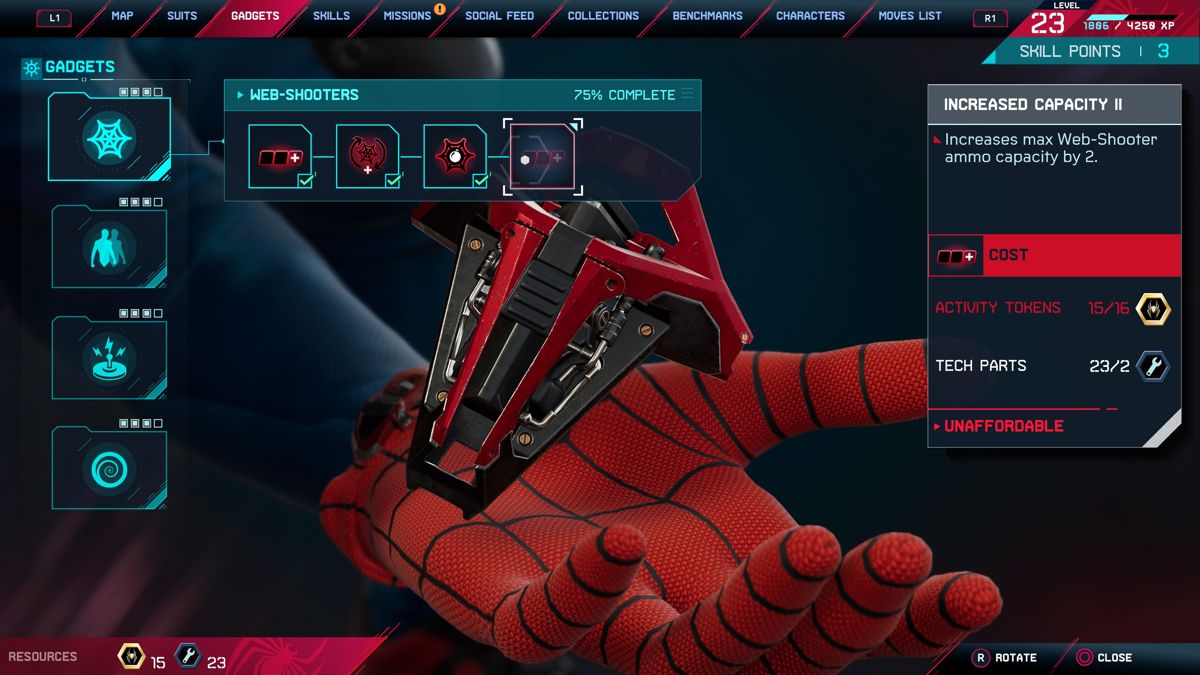
Task: Select the third upgrade with bomb web icon
Action: 455,157
